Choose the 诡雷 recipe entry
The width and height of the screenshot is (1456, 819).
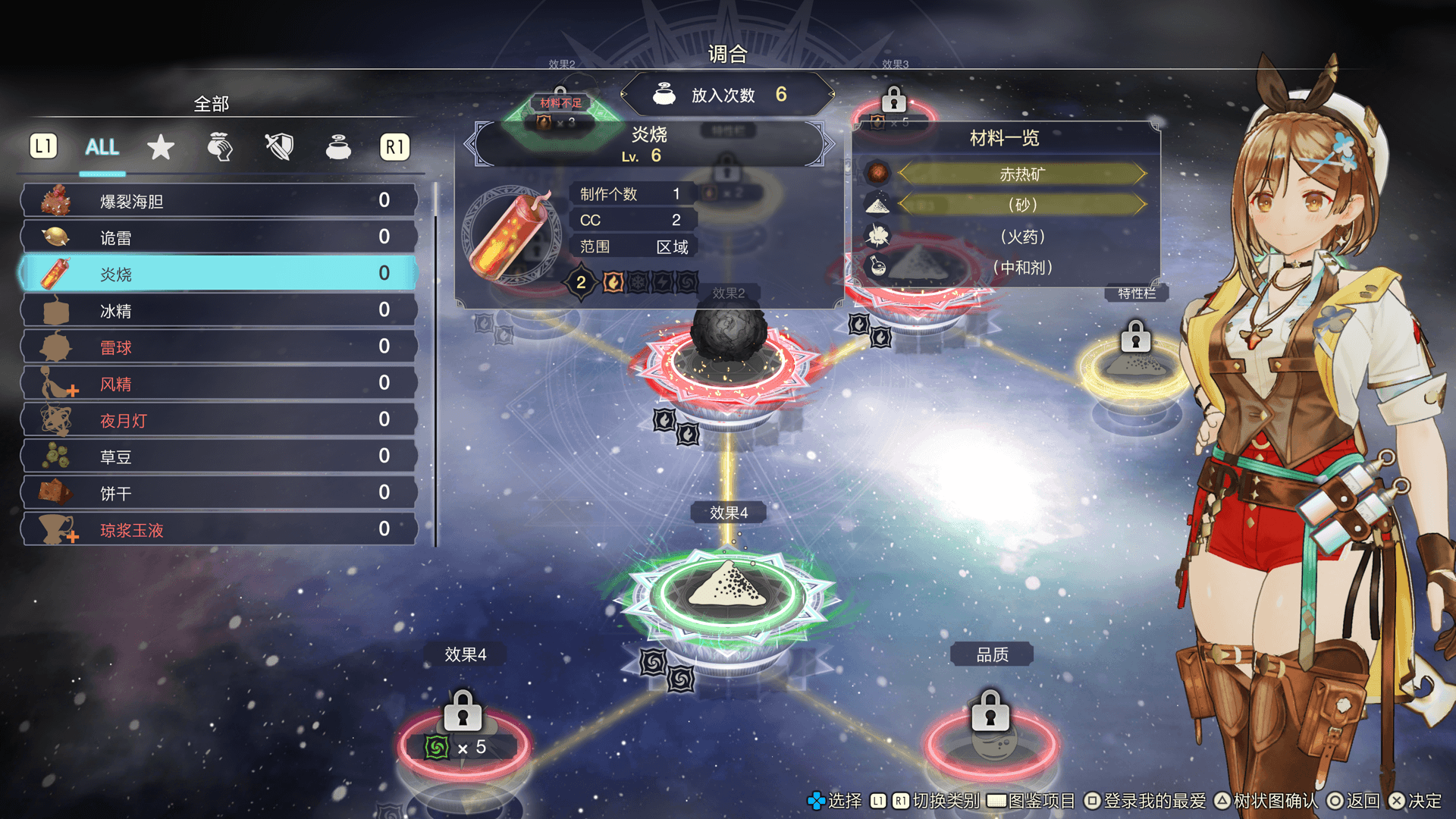(220, 237)
